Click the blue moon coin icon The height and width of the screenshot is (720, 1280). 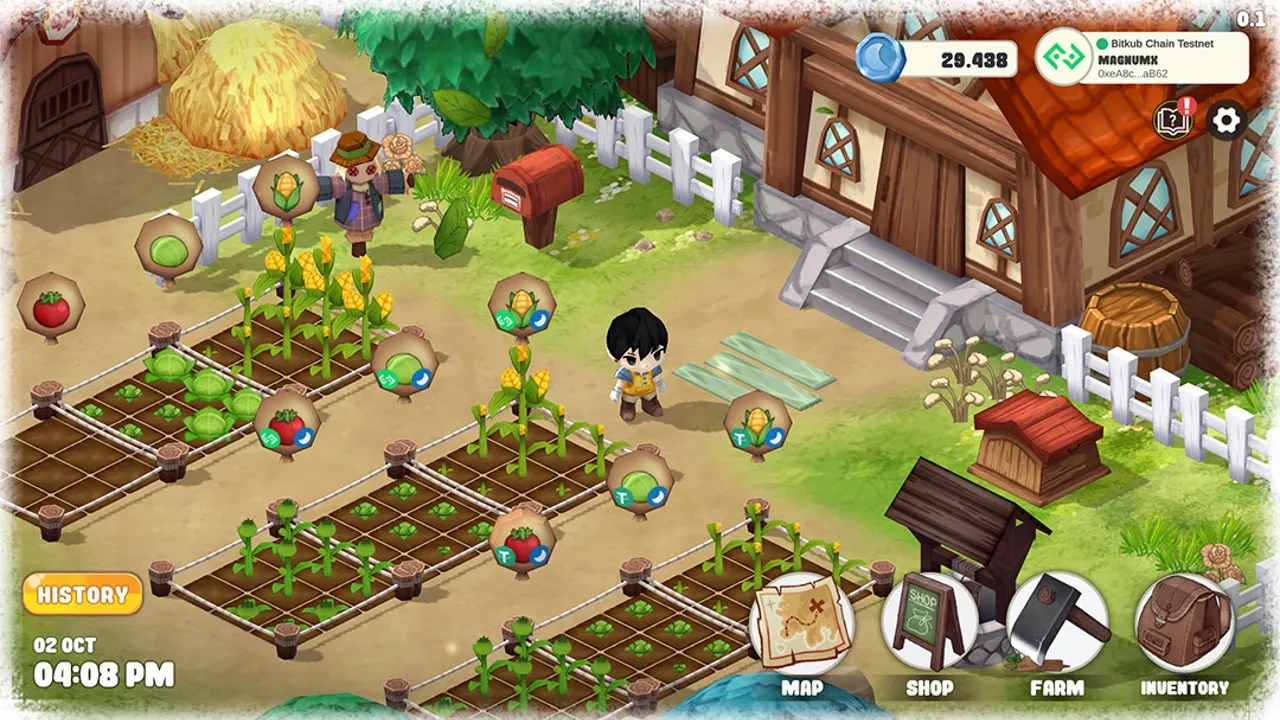coord(880,58)
